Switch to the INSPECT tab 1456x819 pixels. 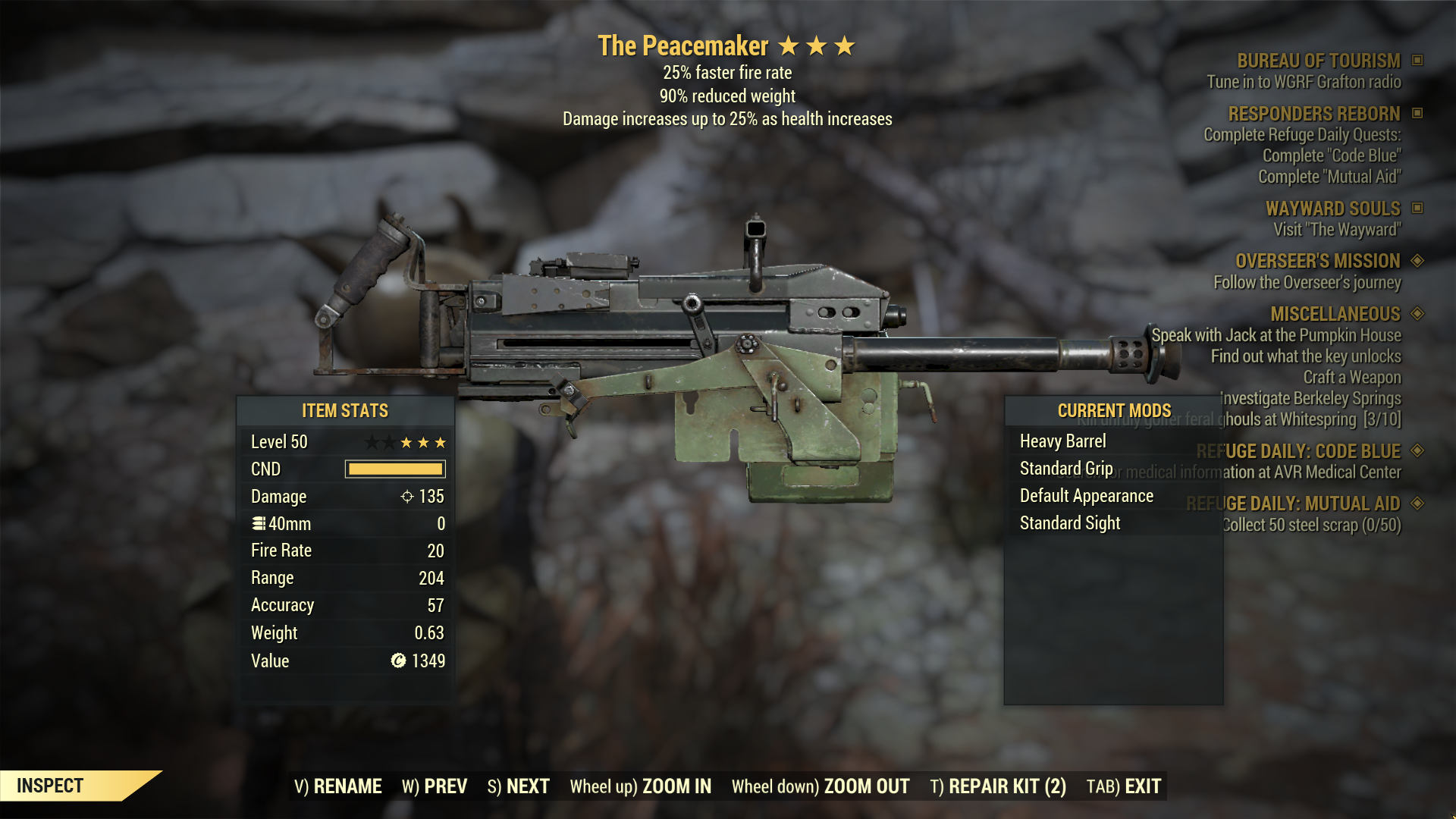tap(50, 786)
